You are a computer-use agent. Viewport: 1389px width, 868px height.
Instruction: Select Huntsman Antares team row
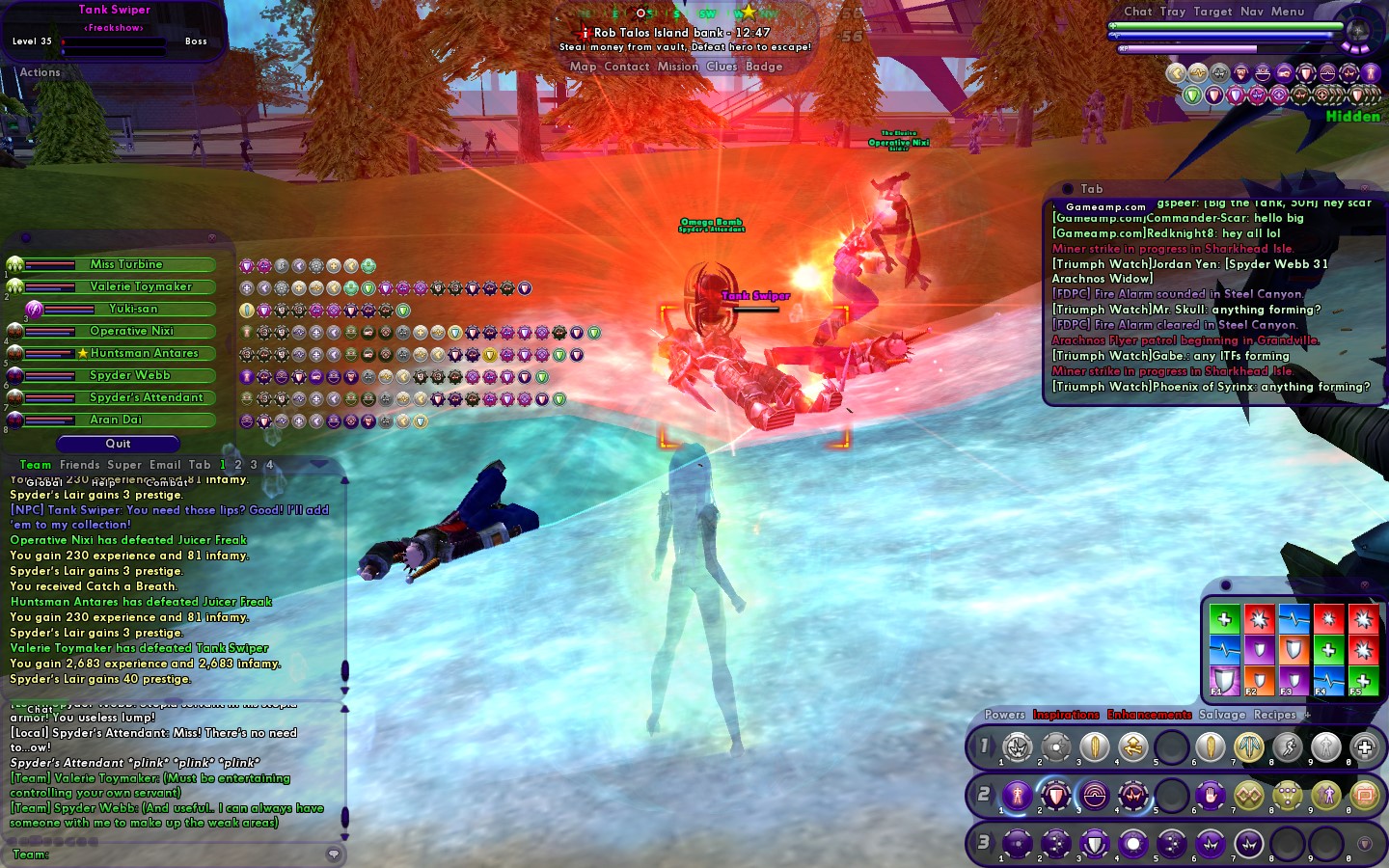144,353
